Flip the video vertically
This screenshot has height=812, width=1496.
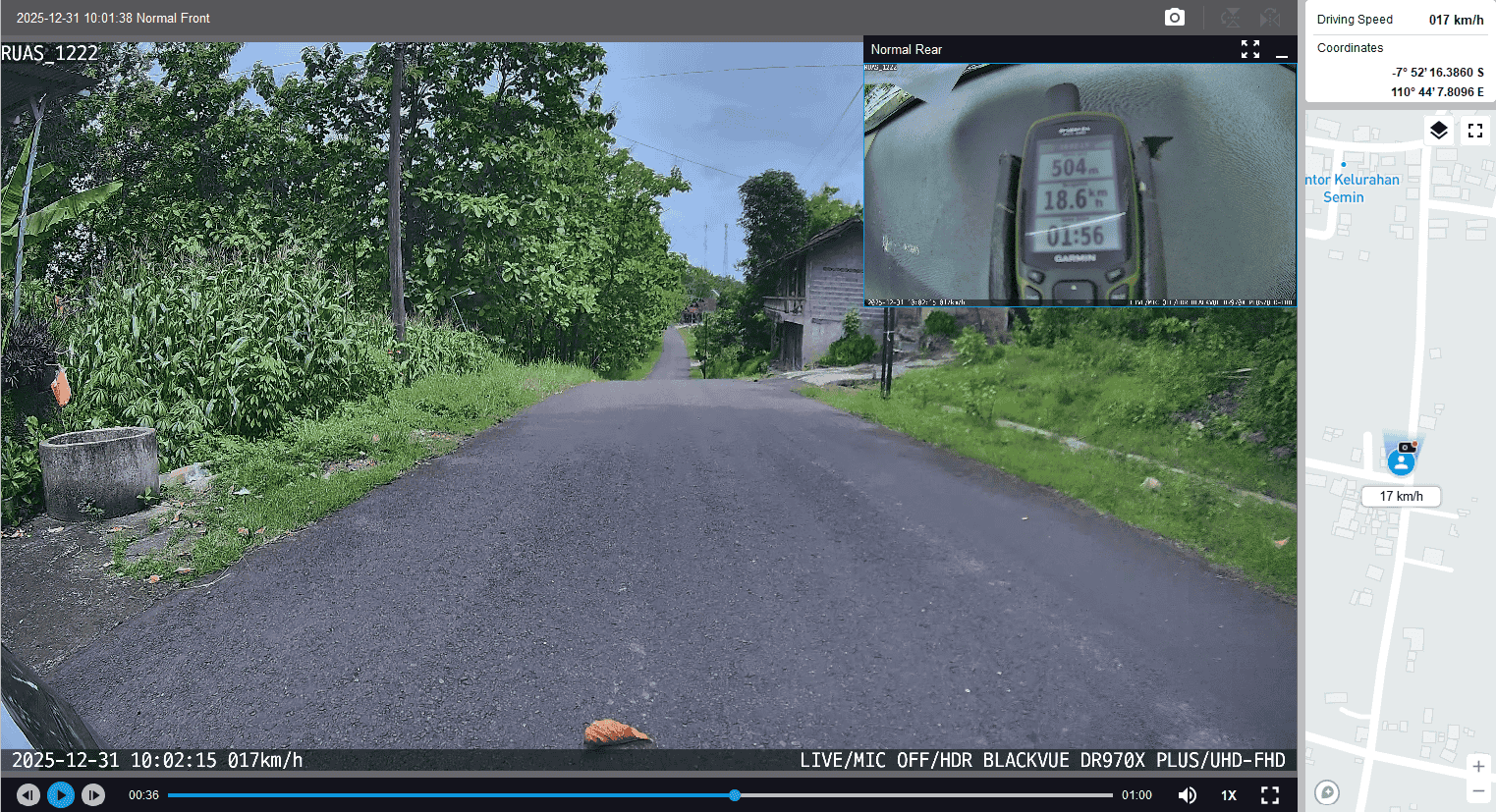point(1230,18)
